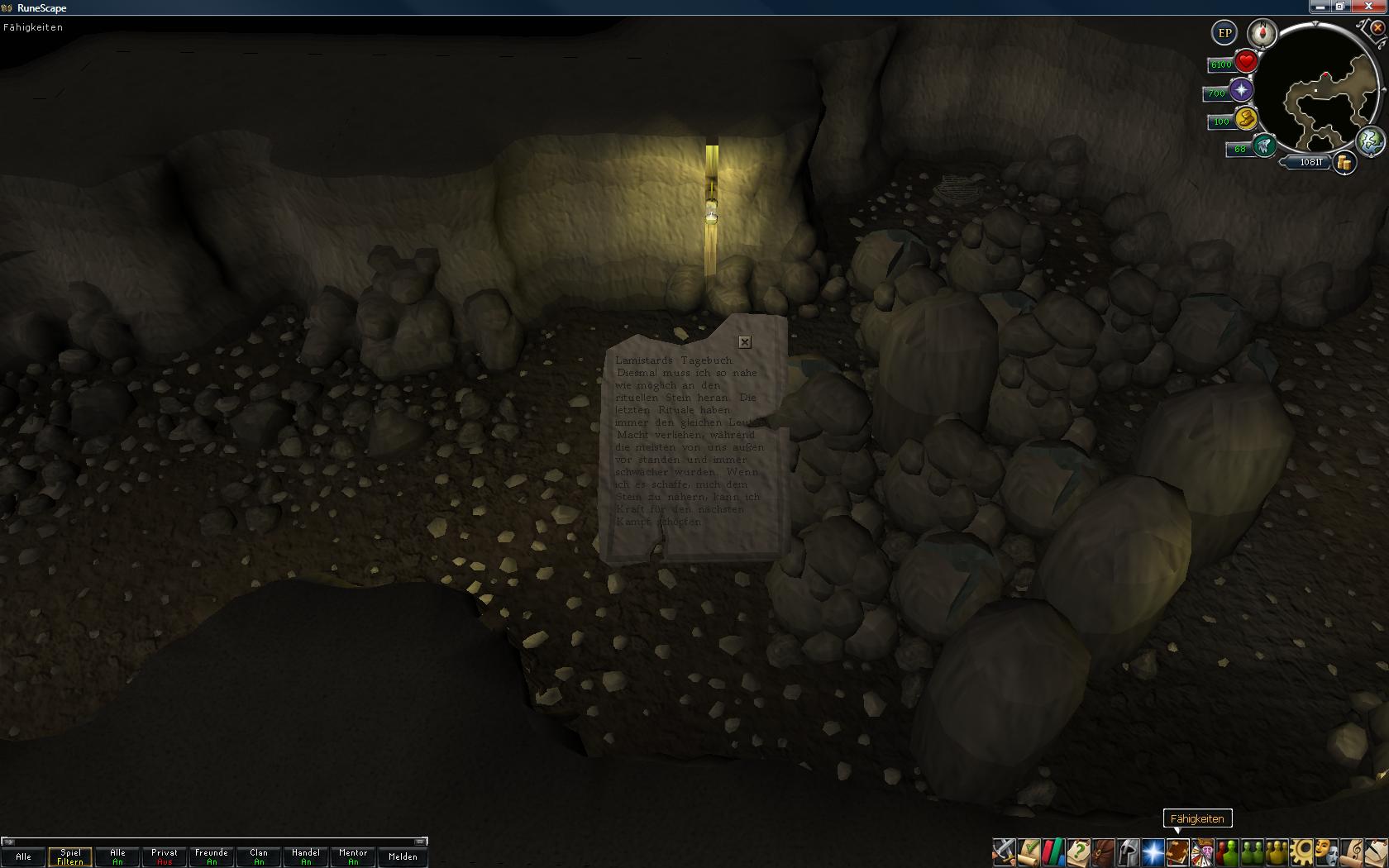Click the EP counter button

pyautogui.click(x=1224, y=33)
